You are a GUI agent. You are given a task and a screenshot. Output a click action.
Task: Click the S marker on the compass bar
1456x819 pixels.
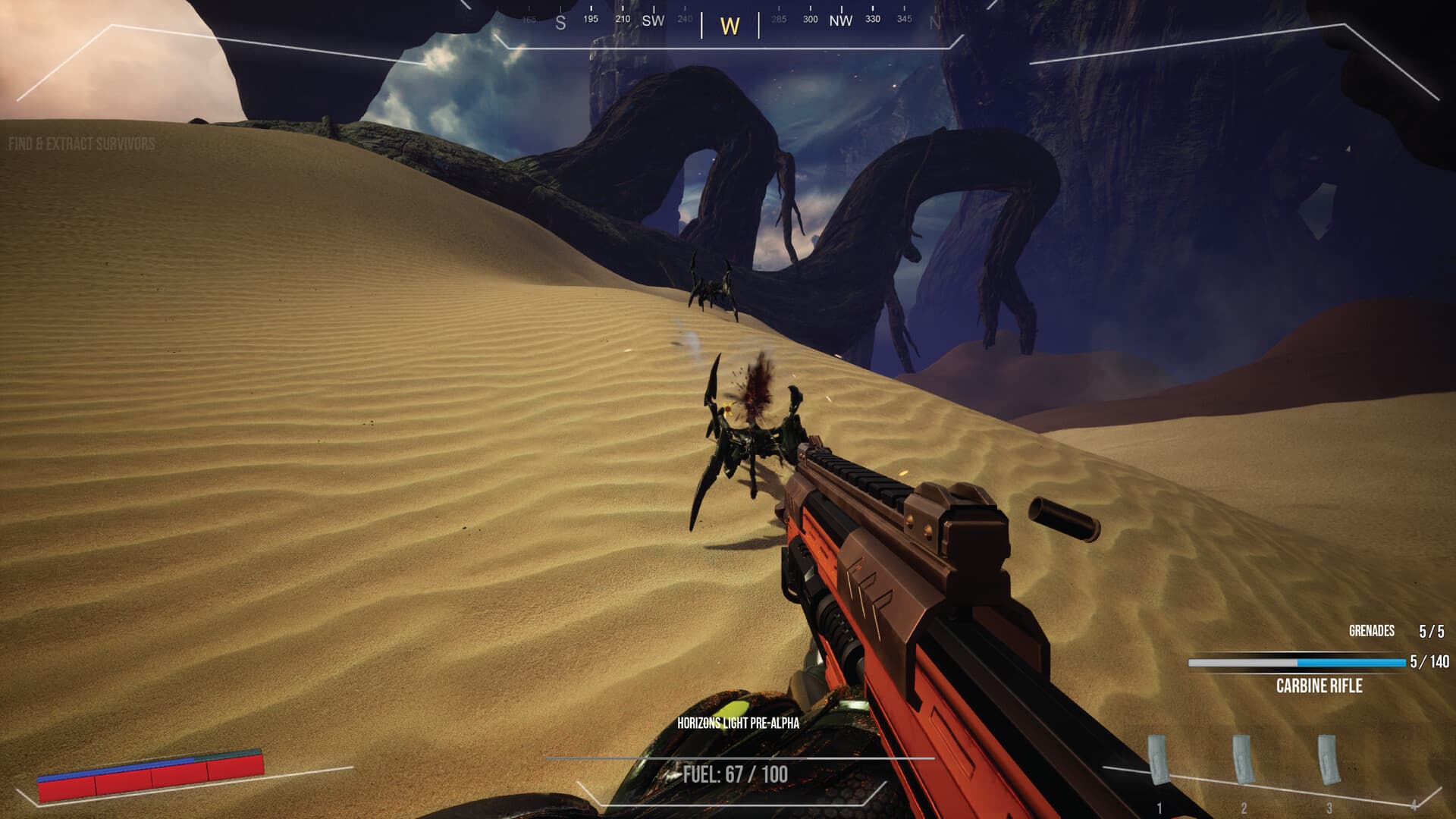[559, 23]
